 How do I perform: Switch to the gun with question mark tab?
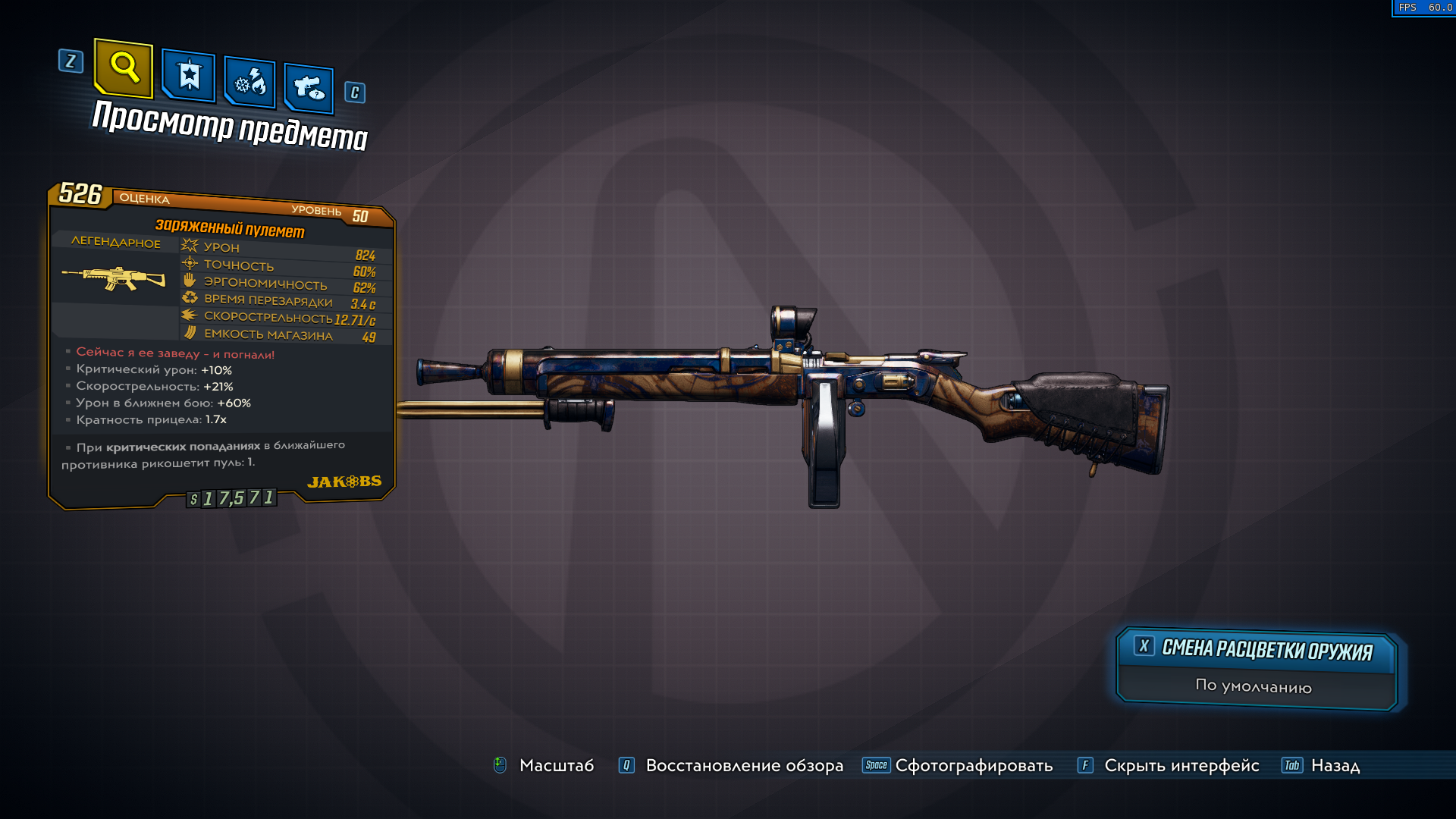pyautogui.click(x=309, y=88)
